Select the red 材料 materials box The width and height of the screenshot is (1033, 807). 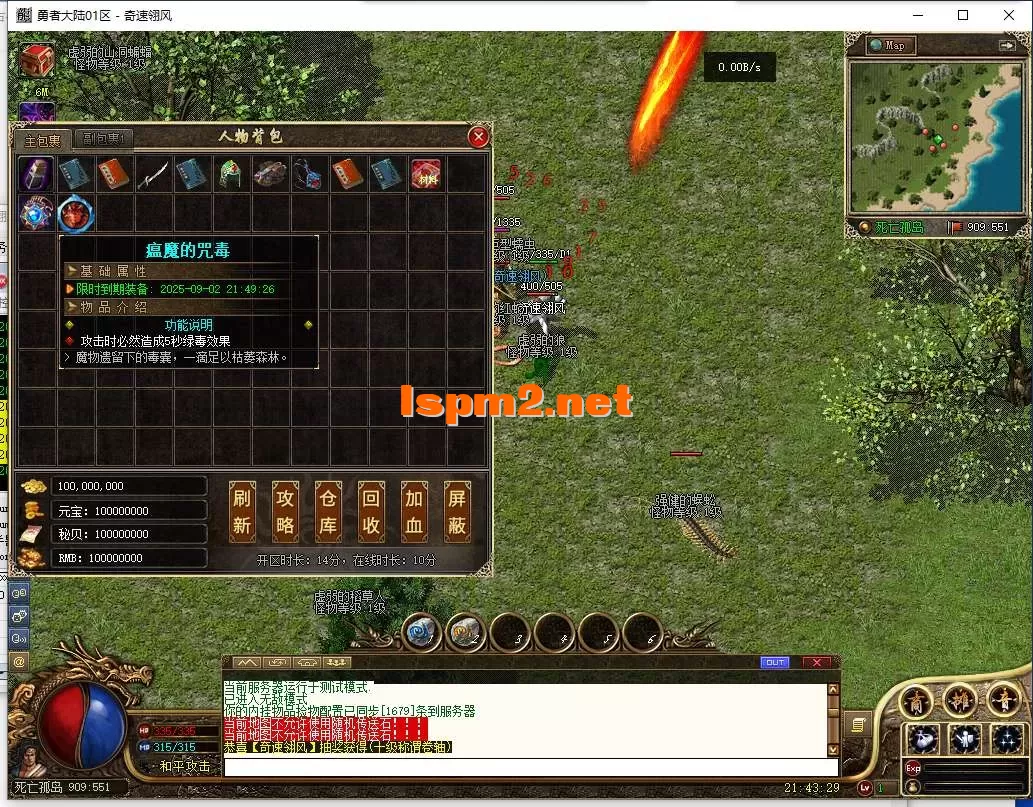[427, 174]
